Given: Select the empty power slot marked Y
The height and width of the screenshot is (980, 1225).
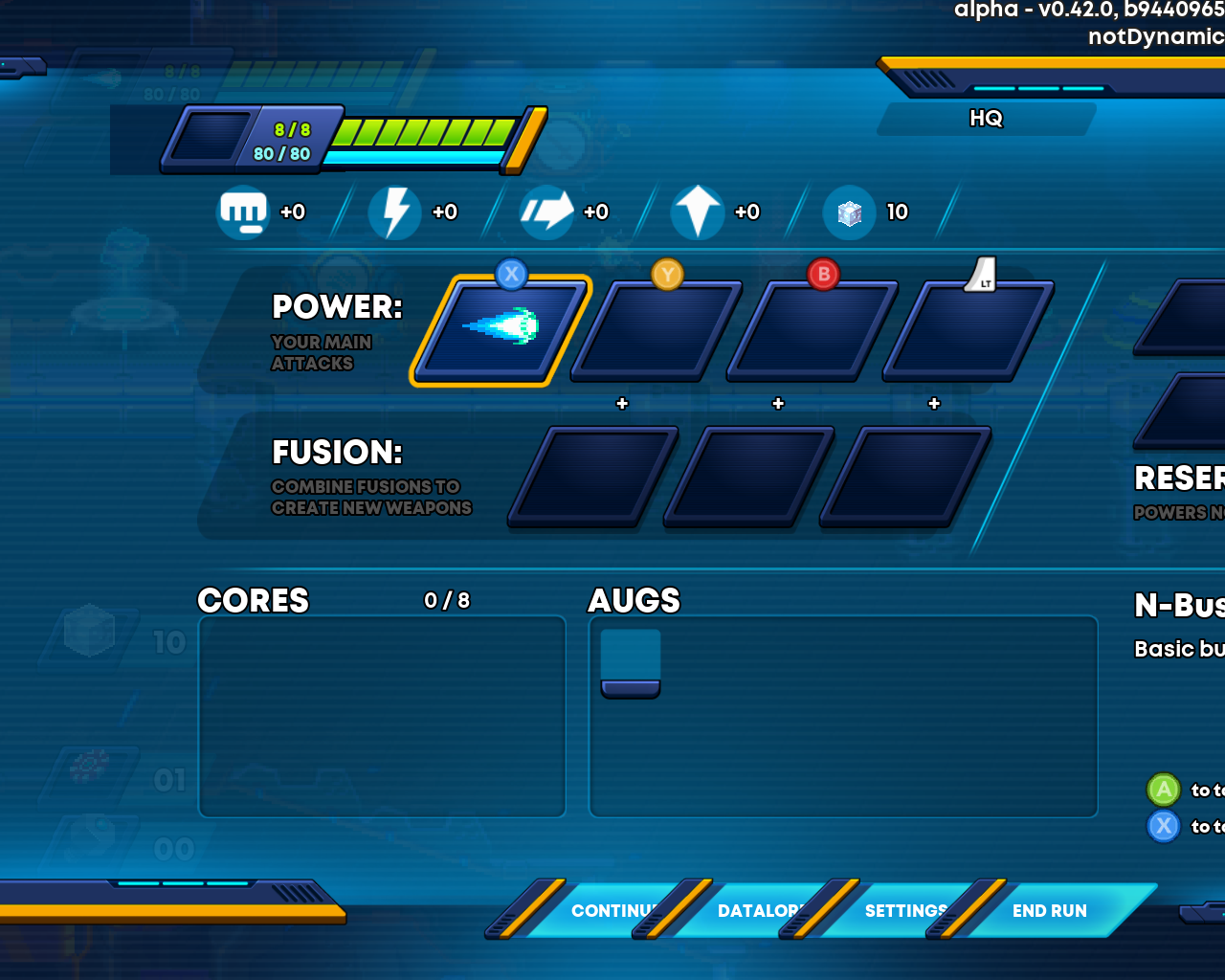Looking at the screenshot, I should point(657,331).
